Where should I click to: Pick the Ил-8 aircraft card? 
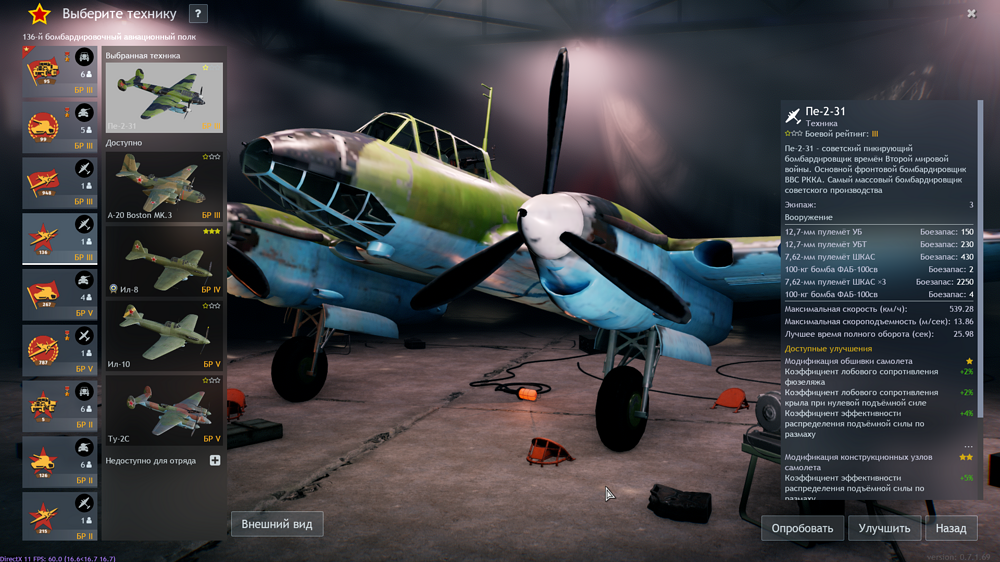click(164, 260)
